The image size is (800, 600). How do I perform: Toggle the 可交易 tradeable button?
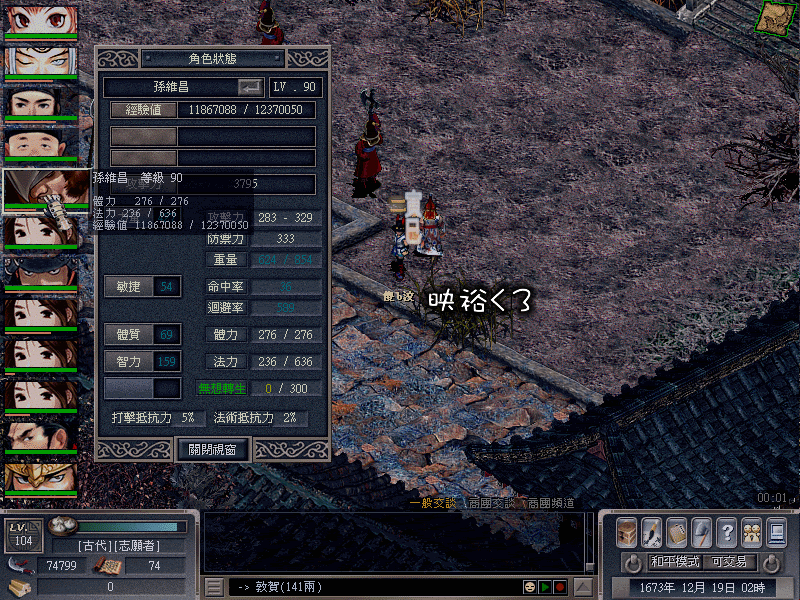click(x=729, y=562)
